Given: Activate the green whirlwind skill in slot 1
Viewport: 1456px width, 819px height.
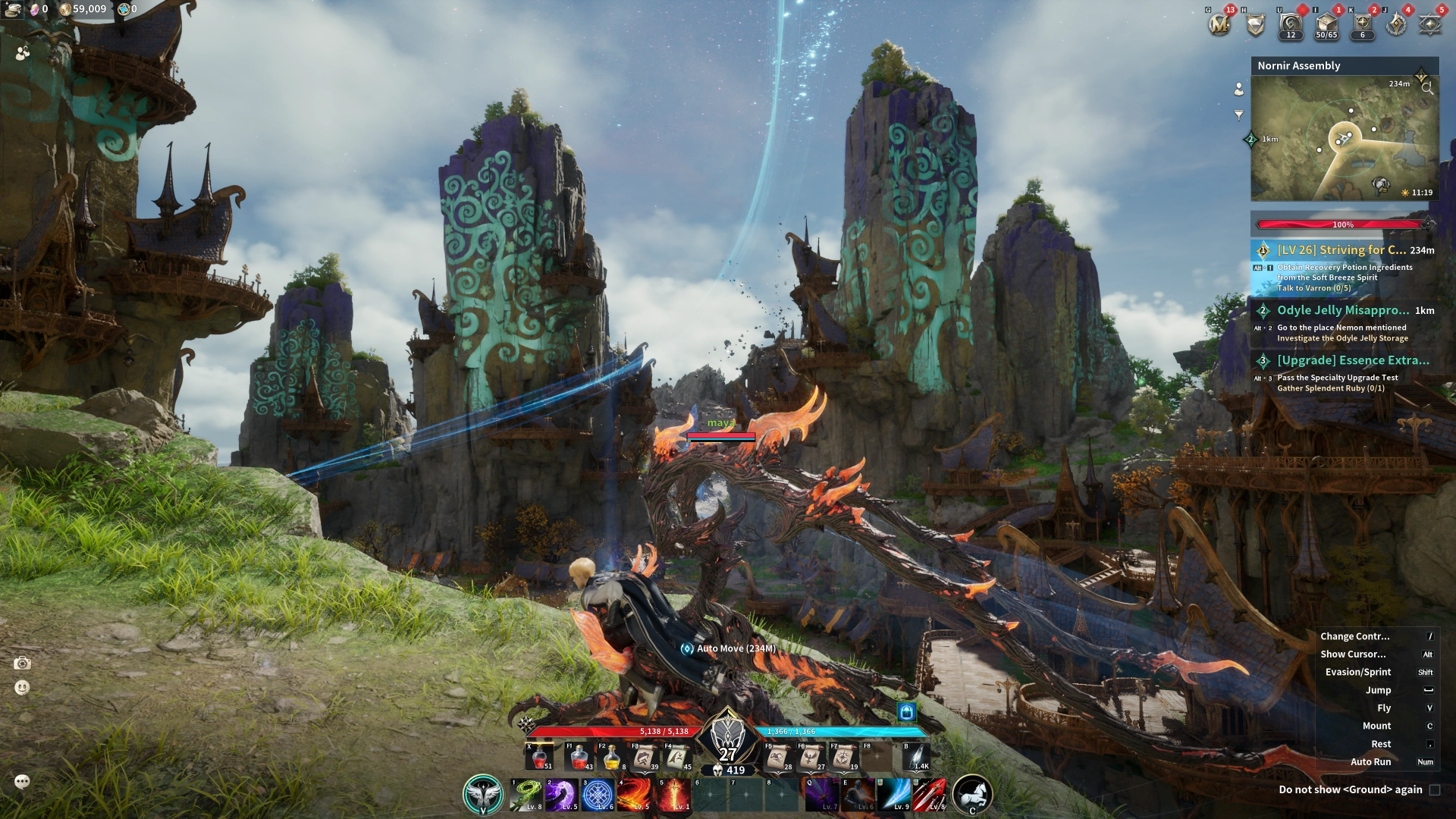Looking at the screenshot, I should tap(526, 795).
